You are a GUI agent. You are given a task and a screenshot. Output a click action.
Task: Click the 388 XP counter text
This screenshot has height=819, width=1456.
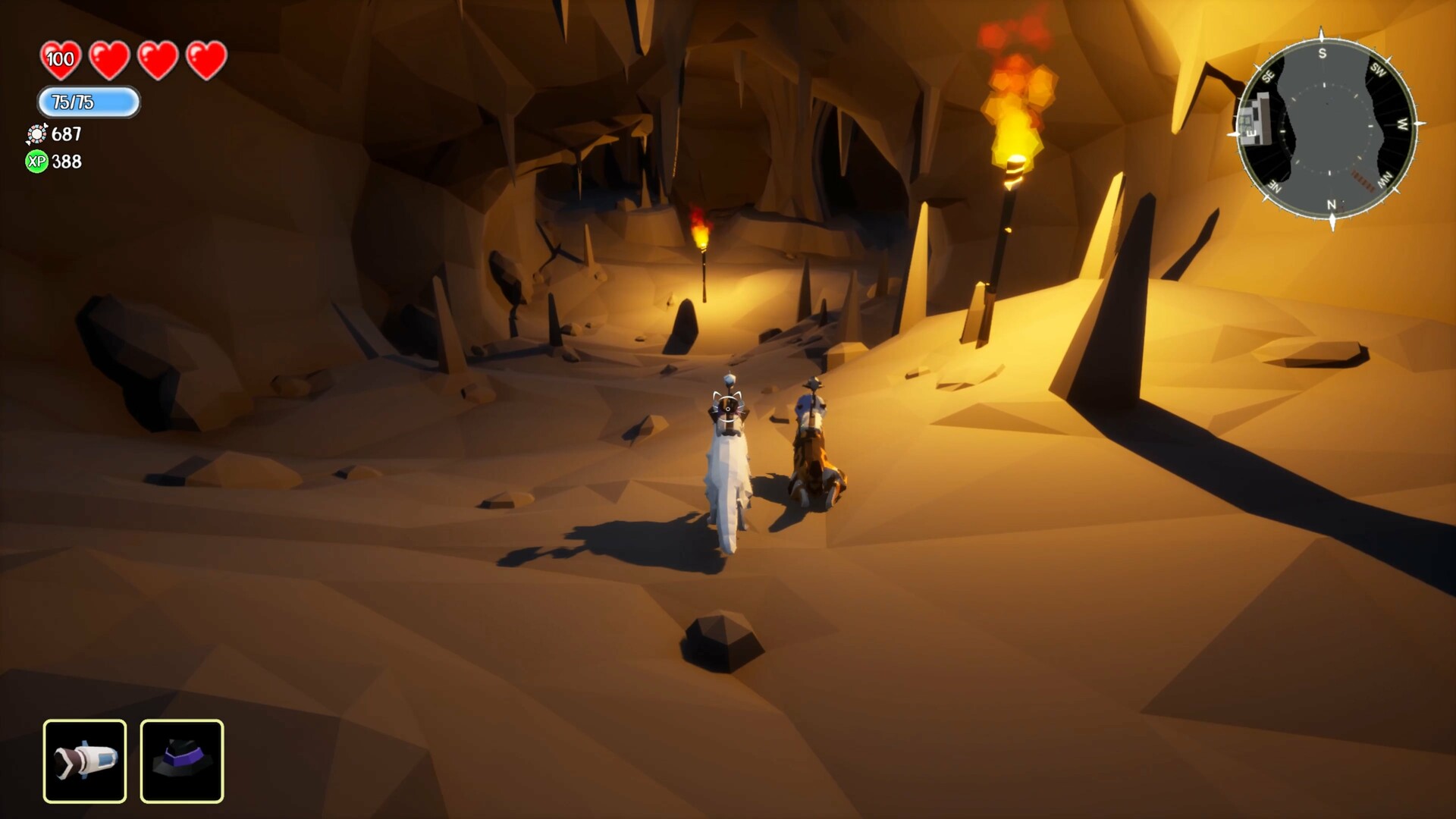(66, 162)
